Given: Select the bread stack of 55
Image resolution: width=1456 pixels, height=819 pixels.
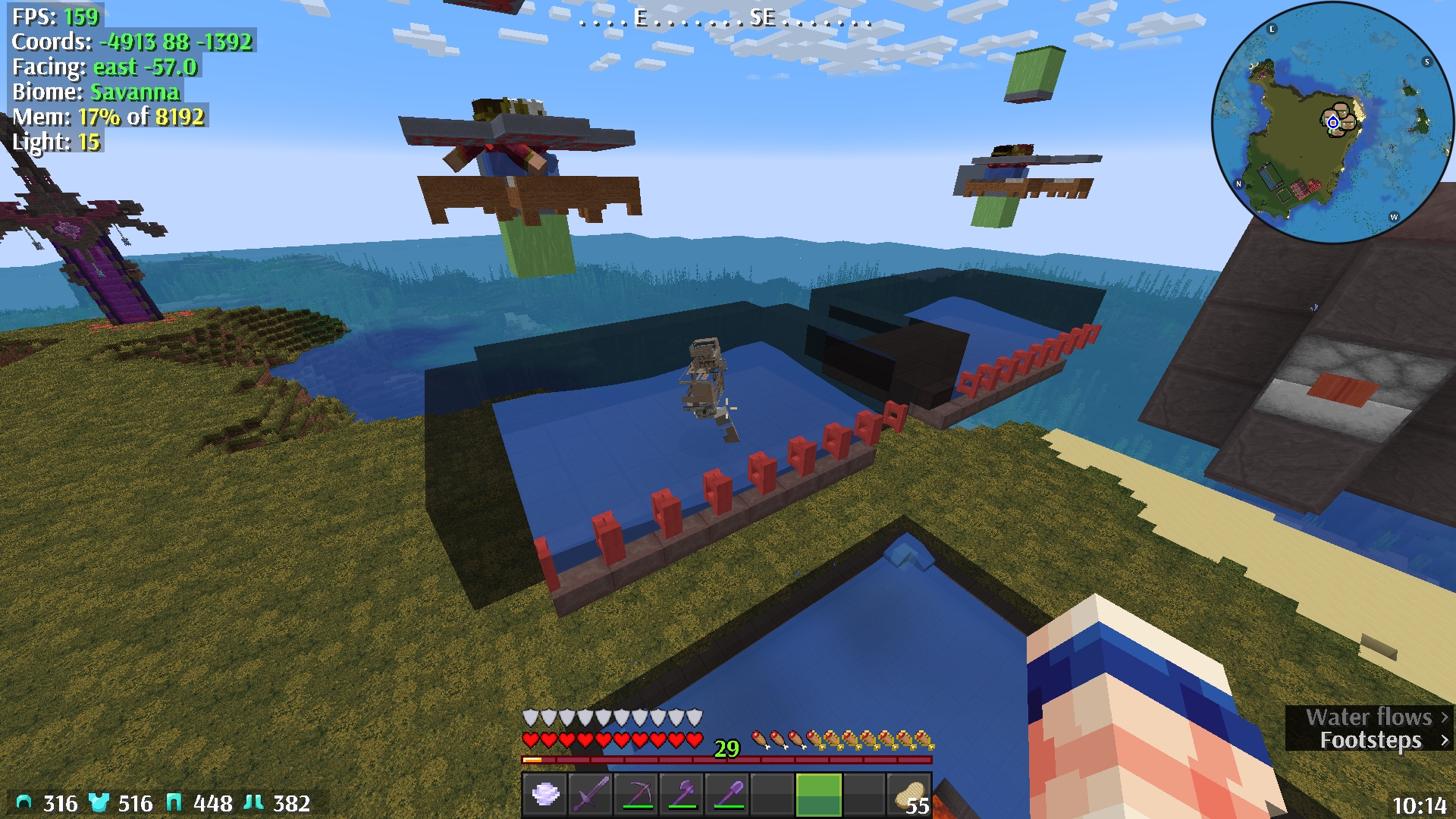Looking at the screenshot, I should (910, 794).
